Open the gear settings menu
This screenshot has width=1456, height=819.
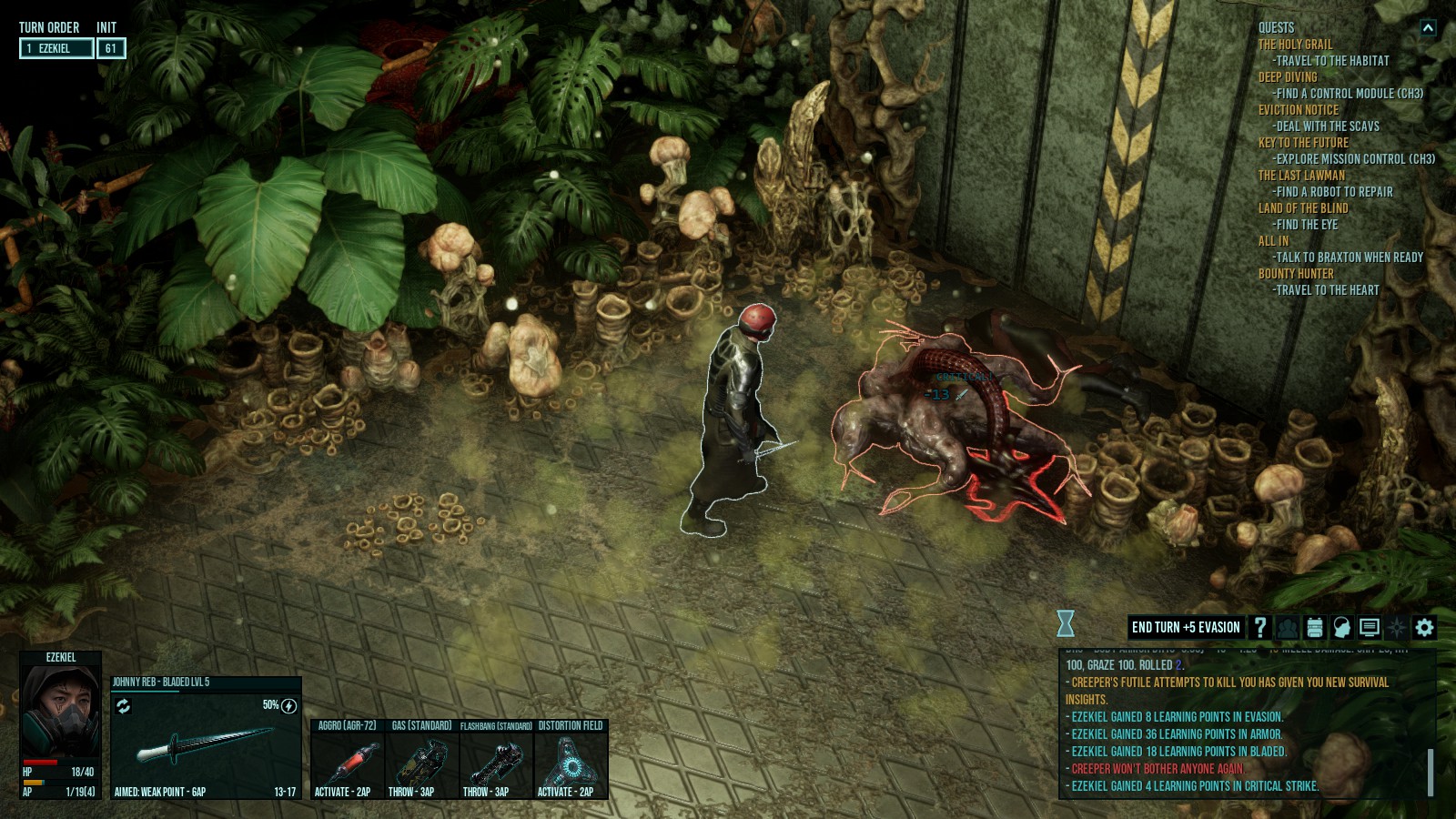[1424, 627]
